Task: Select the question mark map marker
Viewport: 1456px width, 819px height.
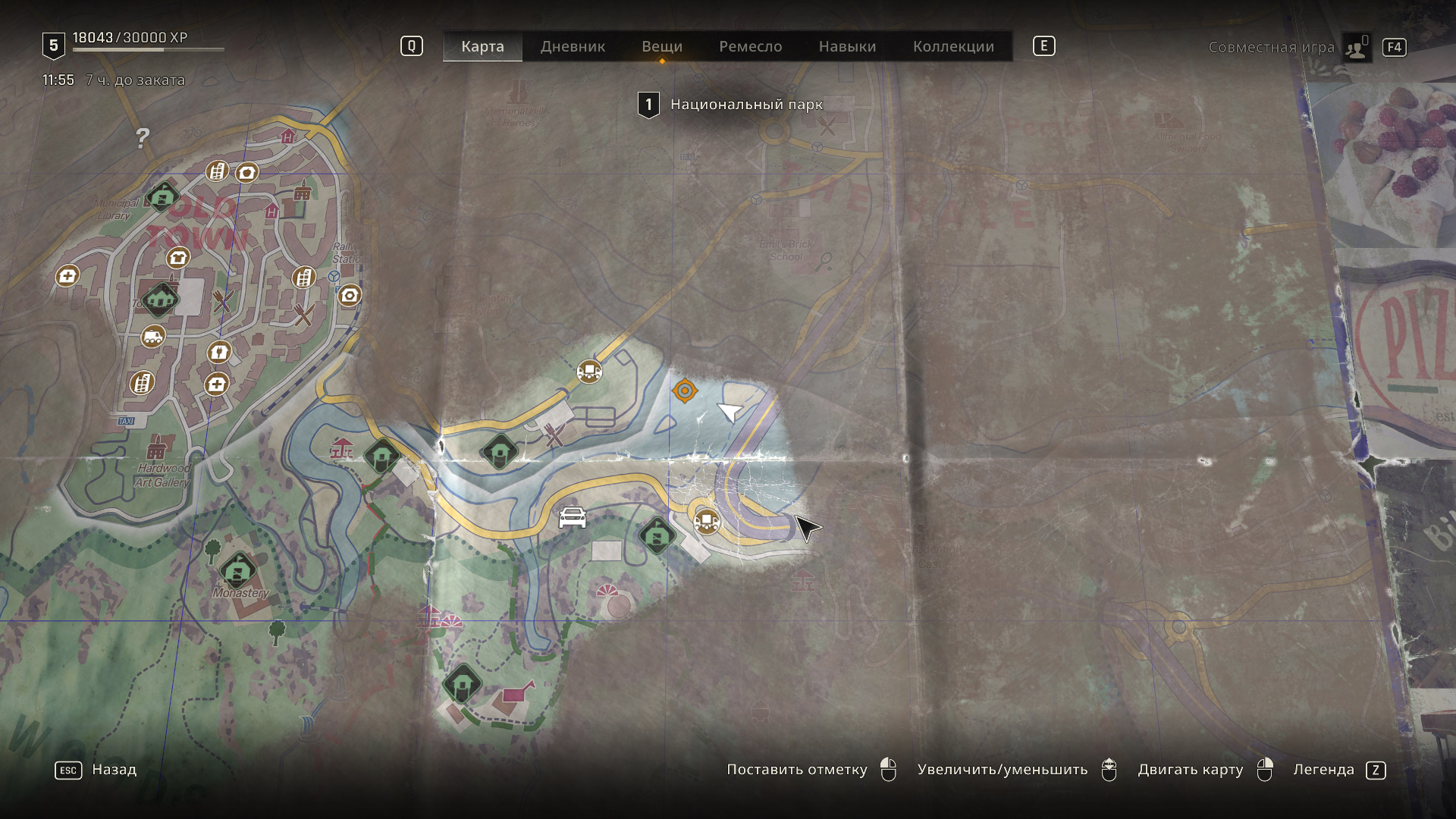Action: tap(143, 137)
